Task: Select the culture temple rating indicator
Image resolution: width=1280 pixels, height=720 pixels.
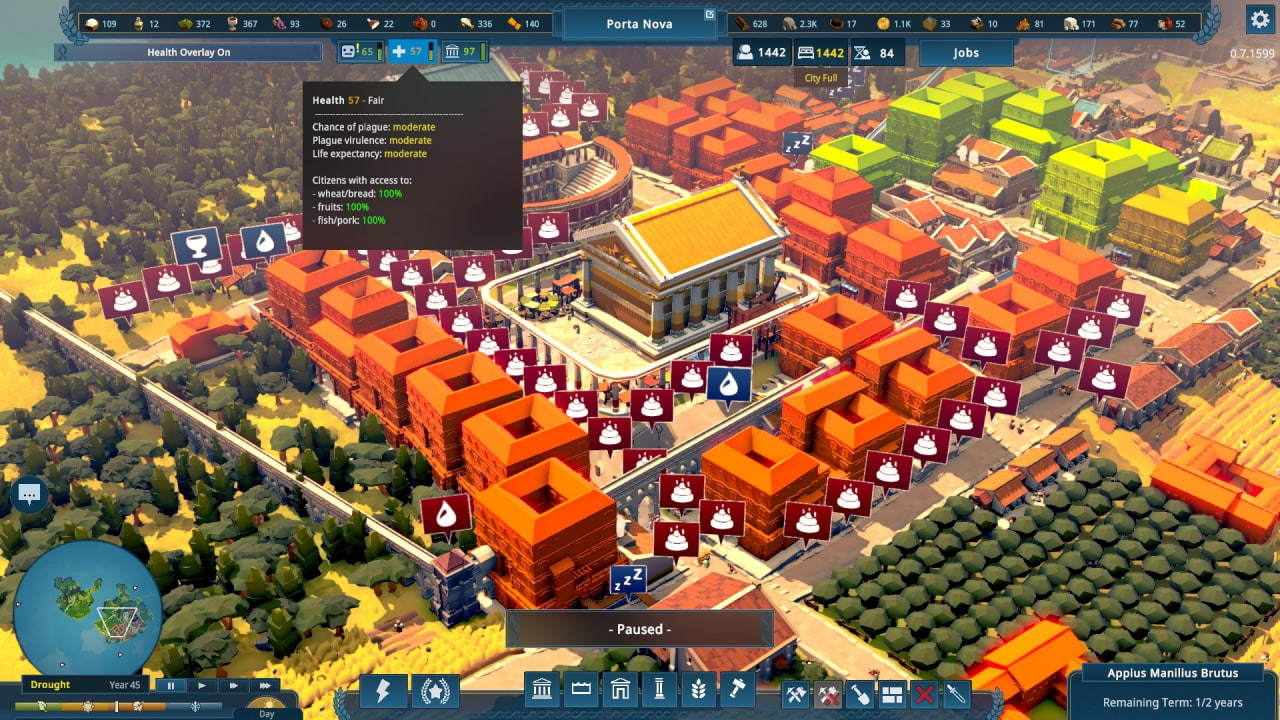Action: (463, 52)
